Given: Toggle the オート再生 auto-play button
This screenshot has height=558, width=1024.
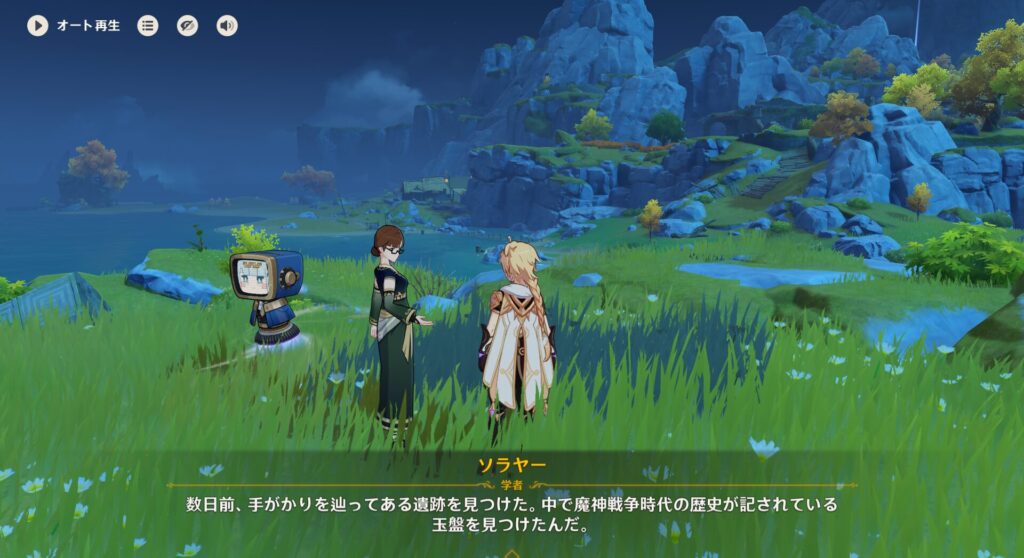Looking at the screenshot, I should pos(38,26).
